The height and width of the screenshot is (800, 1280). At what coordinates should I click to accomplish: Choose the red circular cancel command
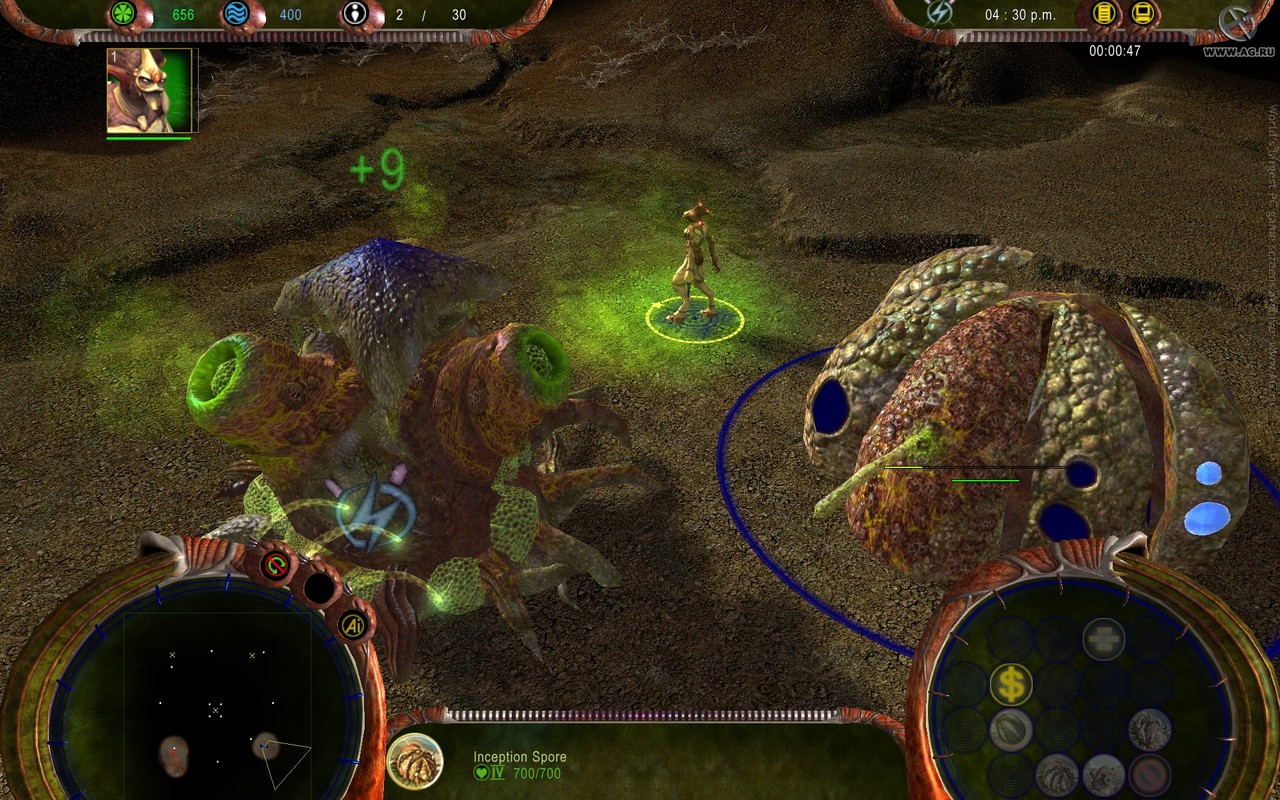pyautogui.click(x=1150, y=775)
